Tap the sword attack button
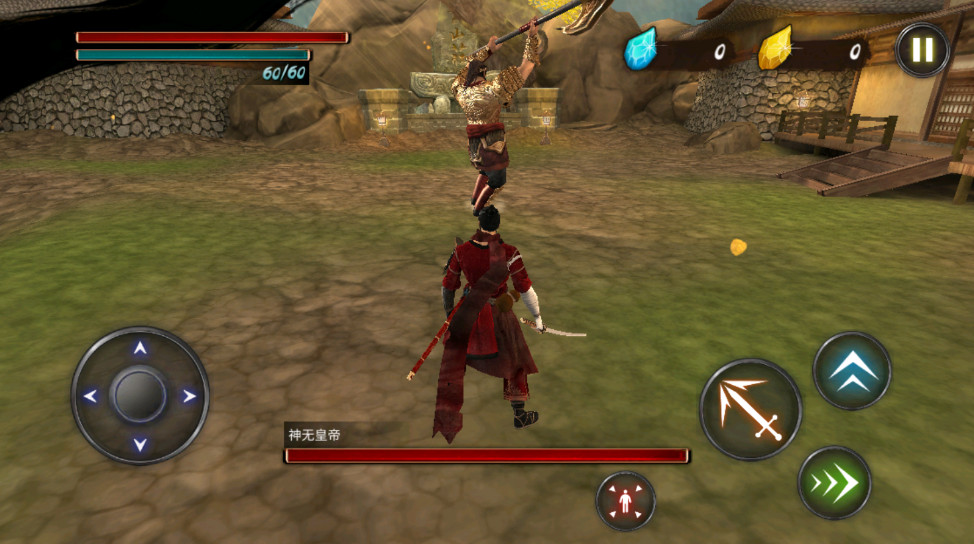The width and height of the screenshot is (974, 544). point(750,409)
